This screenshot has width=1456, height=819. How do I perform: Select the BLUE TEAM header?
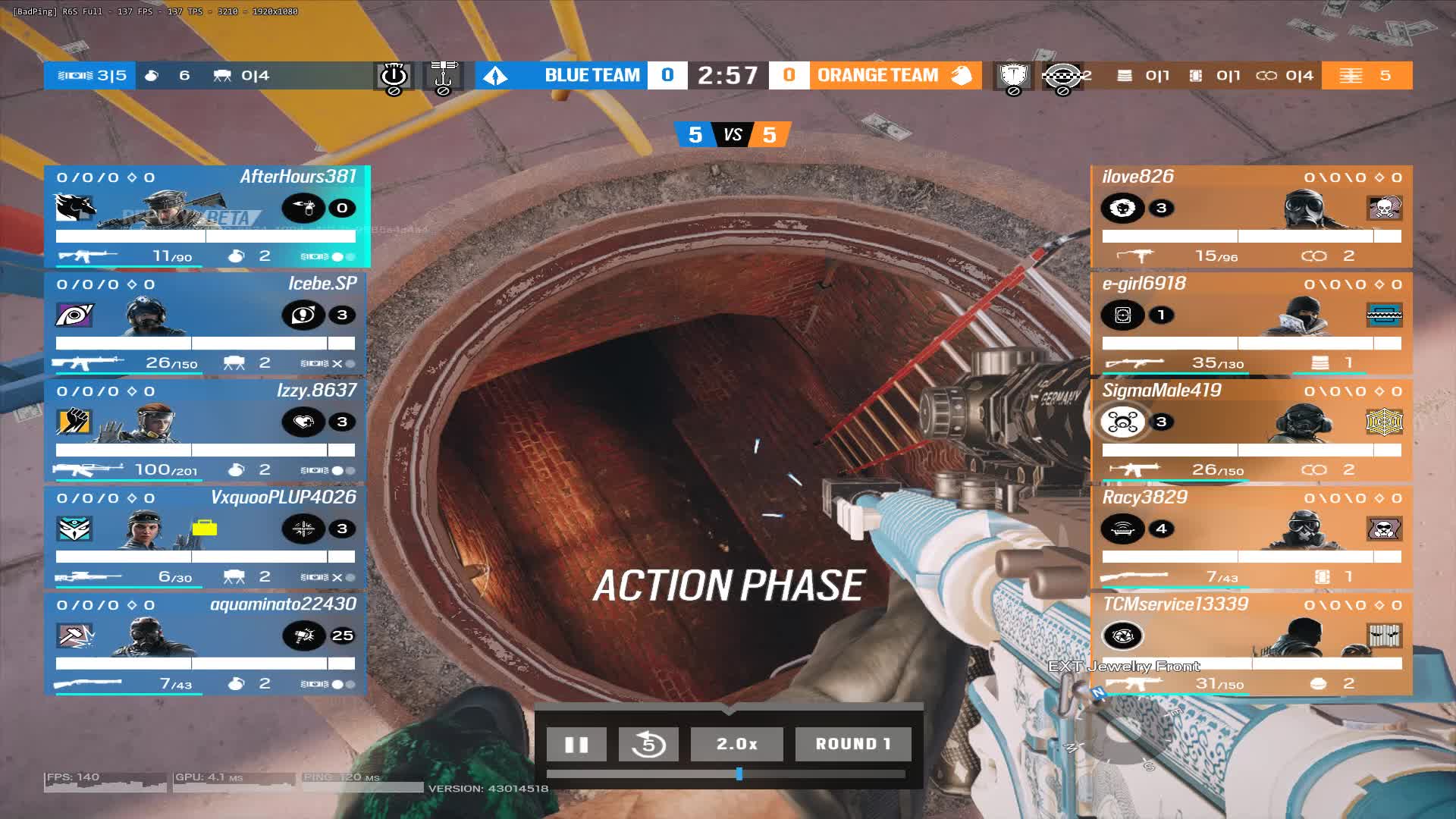point(591,76)
